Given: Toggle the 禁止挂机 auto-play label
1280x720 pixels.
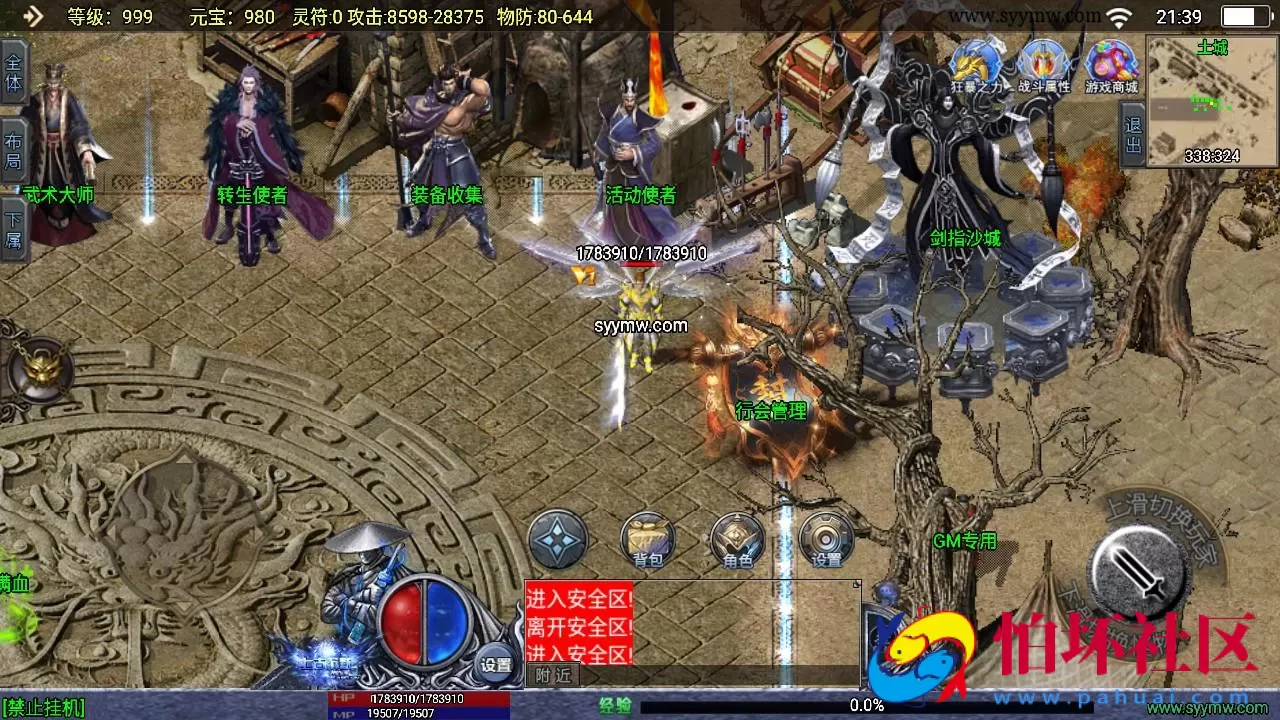Looking at the screenshot, I should [x=43, y=708].
